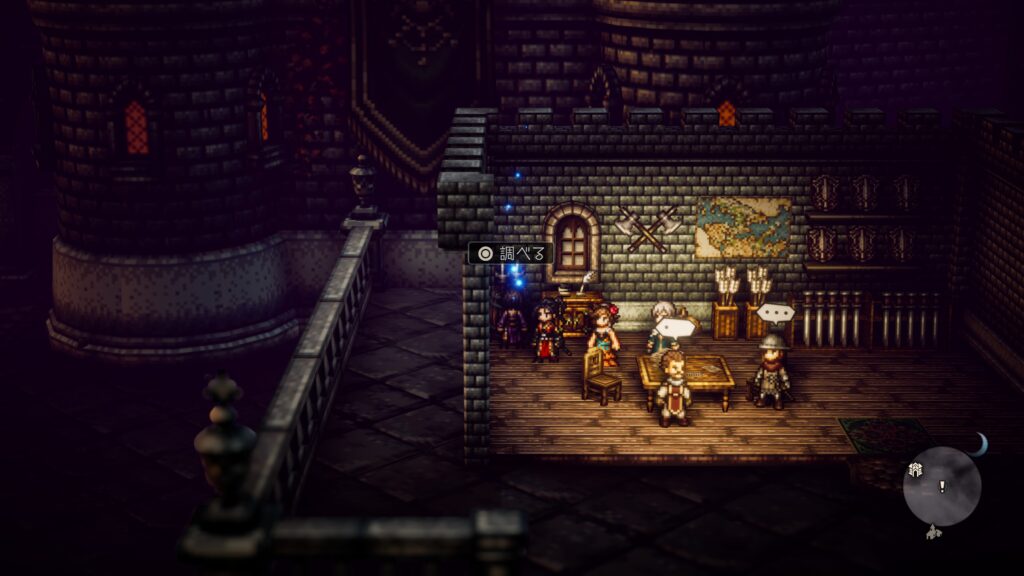Click the speech bubble above the helmeted soldier
This screenshot has height=576, width=1024.
click(775, 313)
